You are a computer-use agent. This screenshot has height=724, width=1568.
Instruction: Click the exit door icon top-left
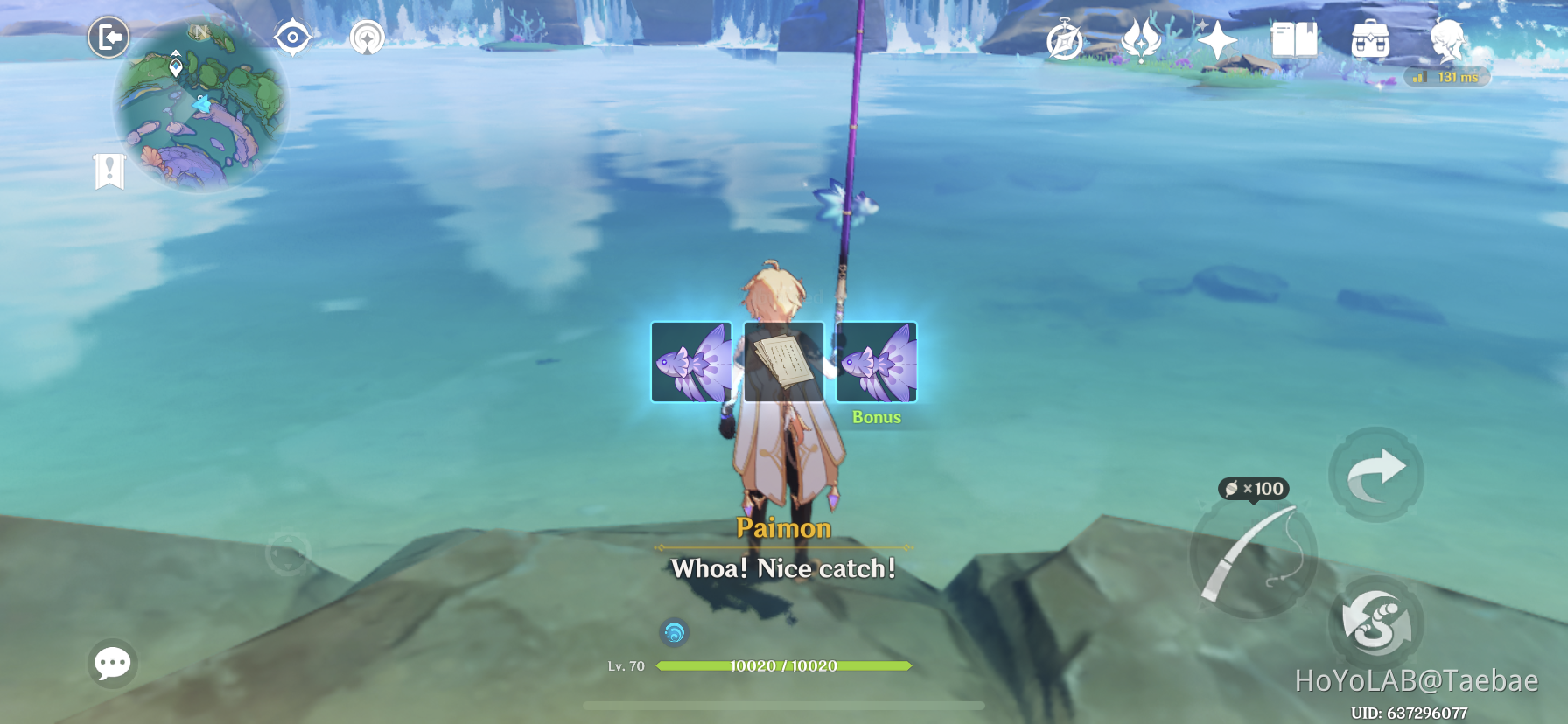click(x=108, y=38)
